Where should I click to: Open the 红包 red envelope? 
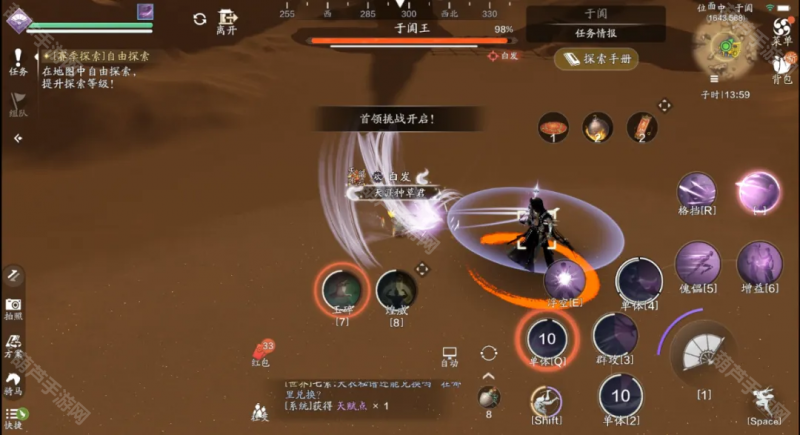pos(262,351)
